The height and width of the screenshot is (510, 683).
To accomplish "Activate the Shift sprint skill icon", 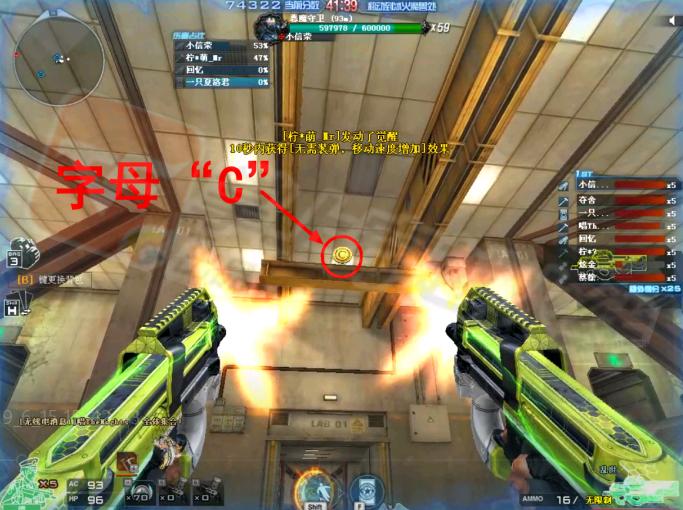I will [x=316, y=490].
